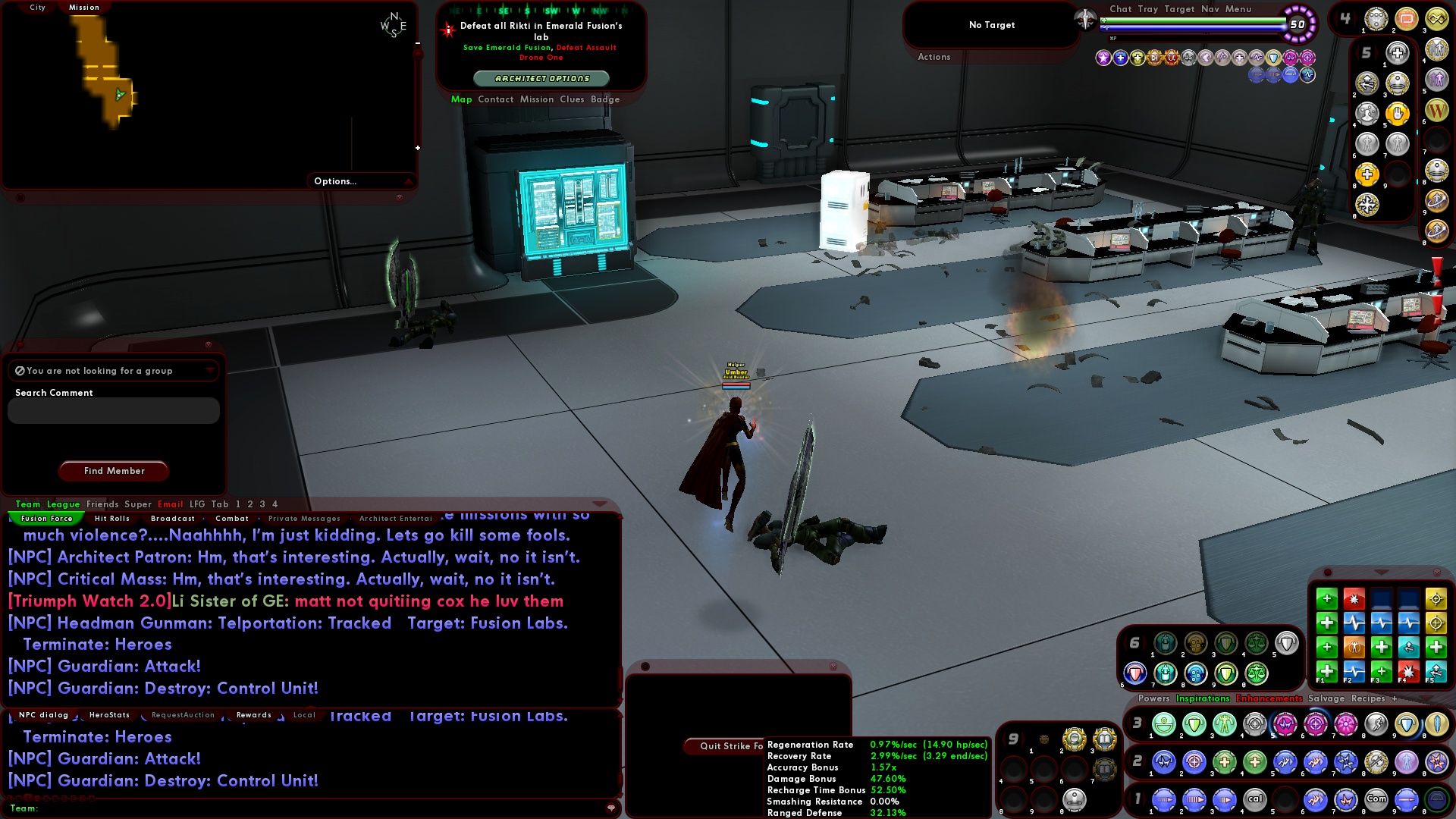This screenshot has width=1456, height=819.
Task: Select the Com macro in tray 1
Action: 1376,798
